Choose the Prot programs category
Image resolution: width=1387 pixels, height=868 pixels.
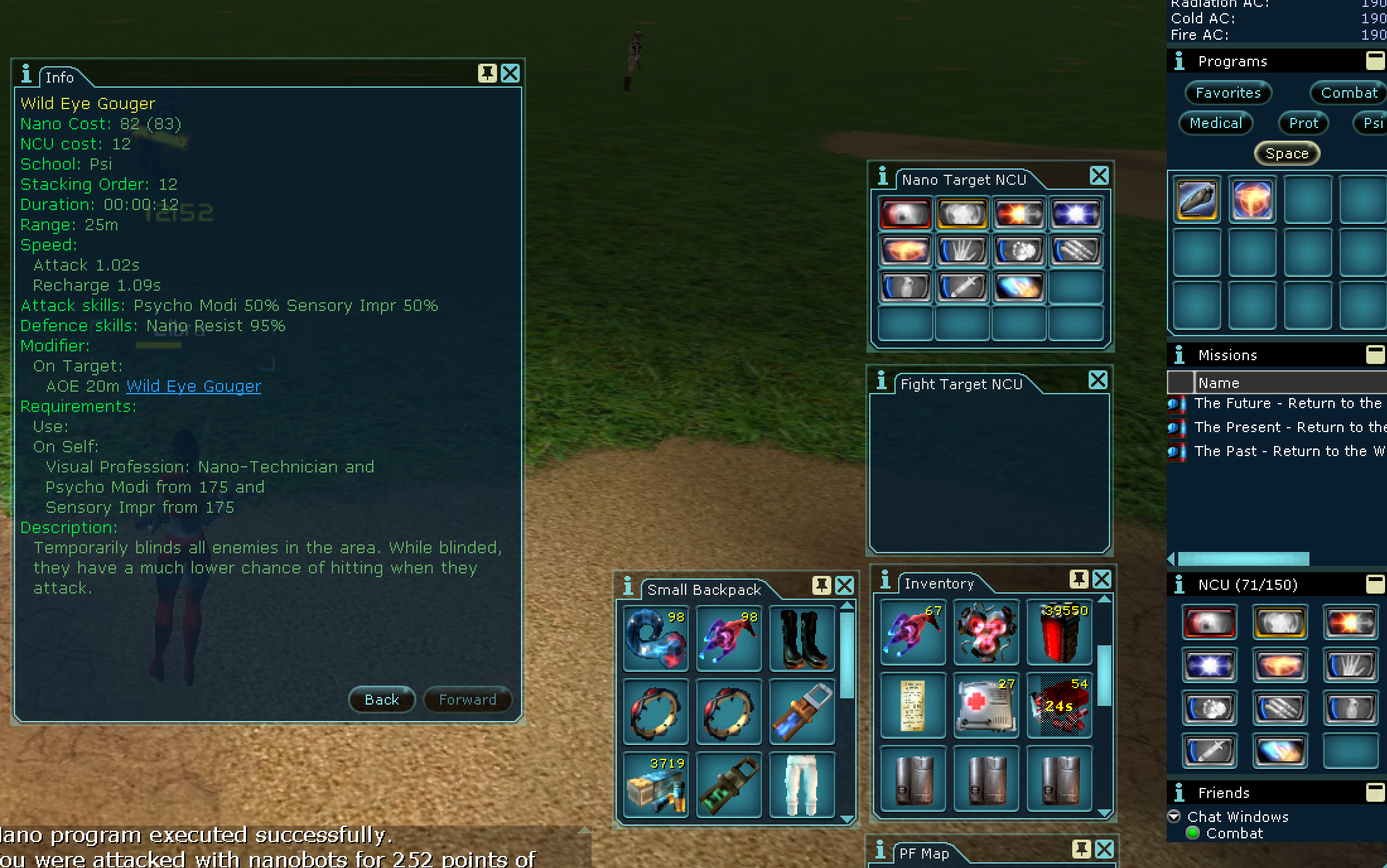click(x=1303, y=123)
